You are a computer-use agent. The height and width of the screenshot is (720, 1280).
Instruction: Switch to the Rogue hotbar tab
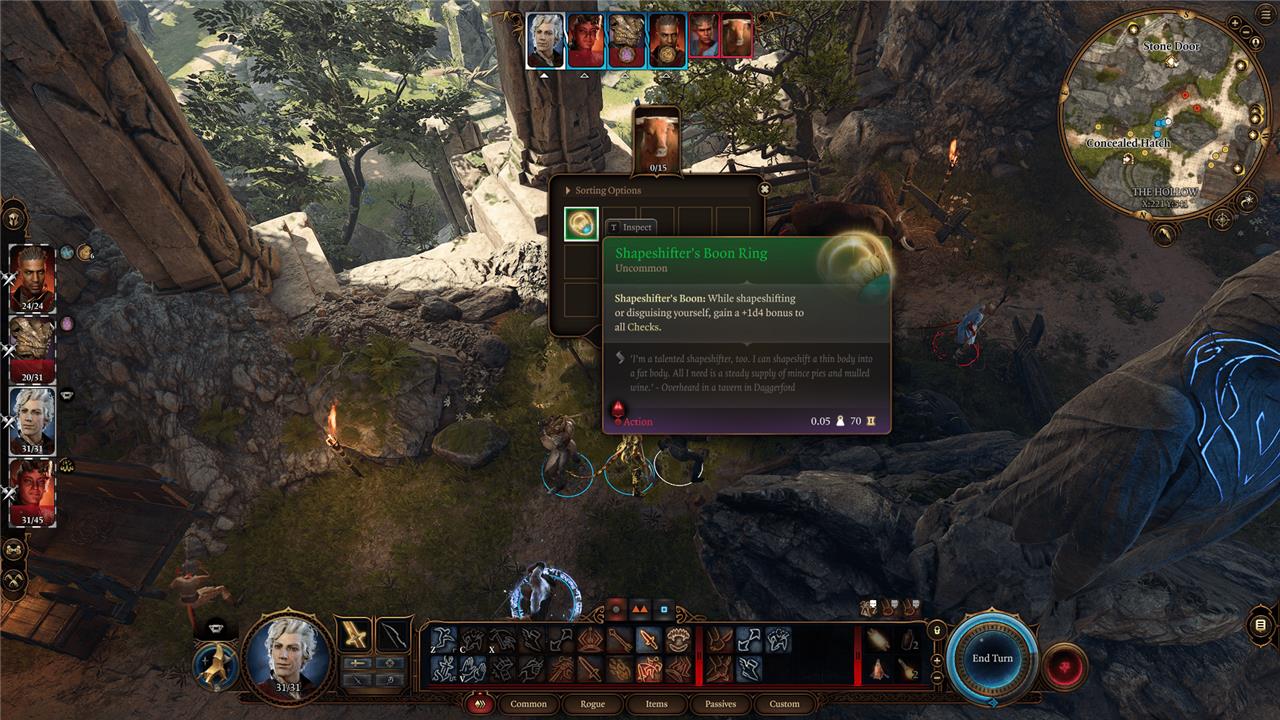pyautogui.click(x=593, y=704)
